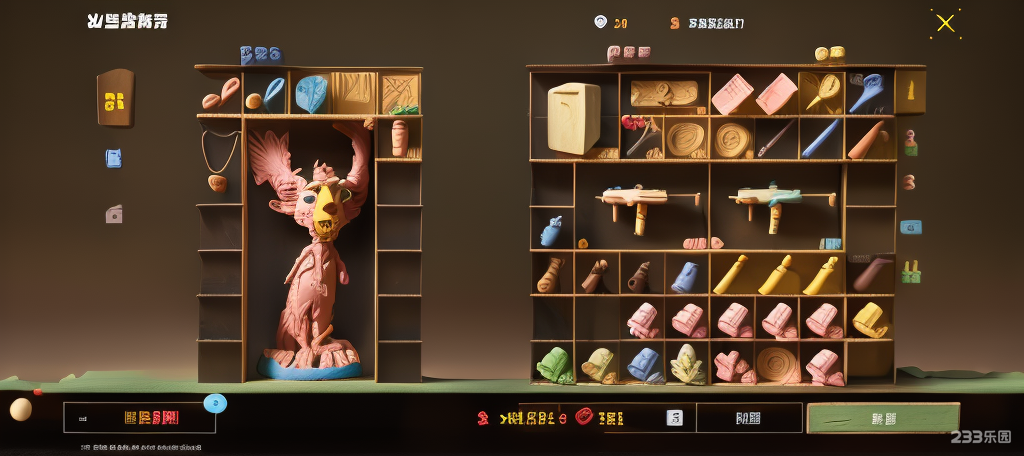This screenshot has width=1024, height=456.
Task: Close the inventory with the yellow X
Action: click(945, 23)
